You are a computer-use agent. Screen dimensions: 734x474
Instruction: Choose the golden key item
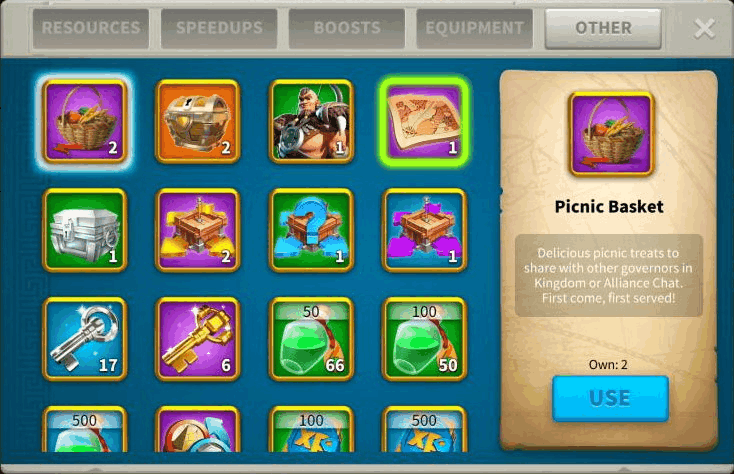[x=198, y=339]
